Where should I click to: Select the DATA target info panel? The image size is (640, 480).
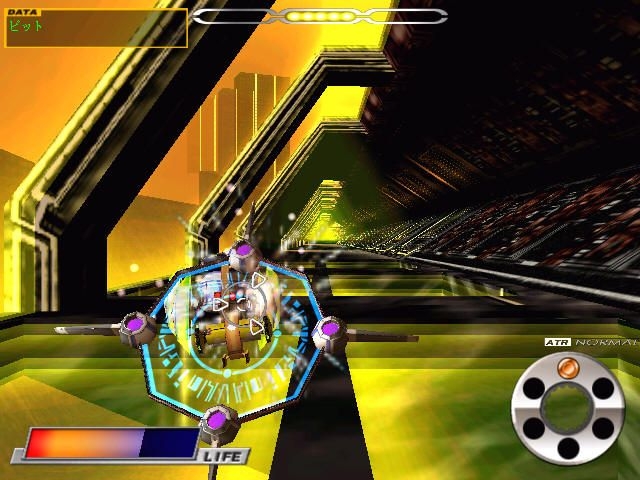[94, 27]
